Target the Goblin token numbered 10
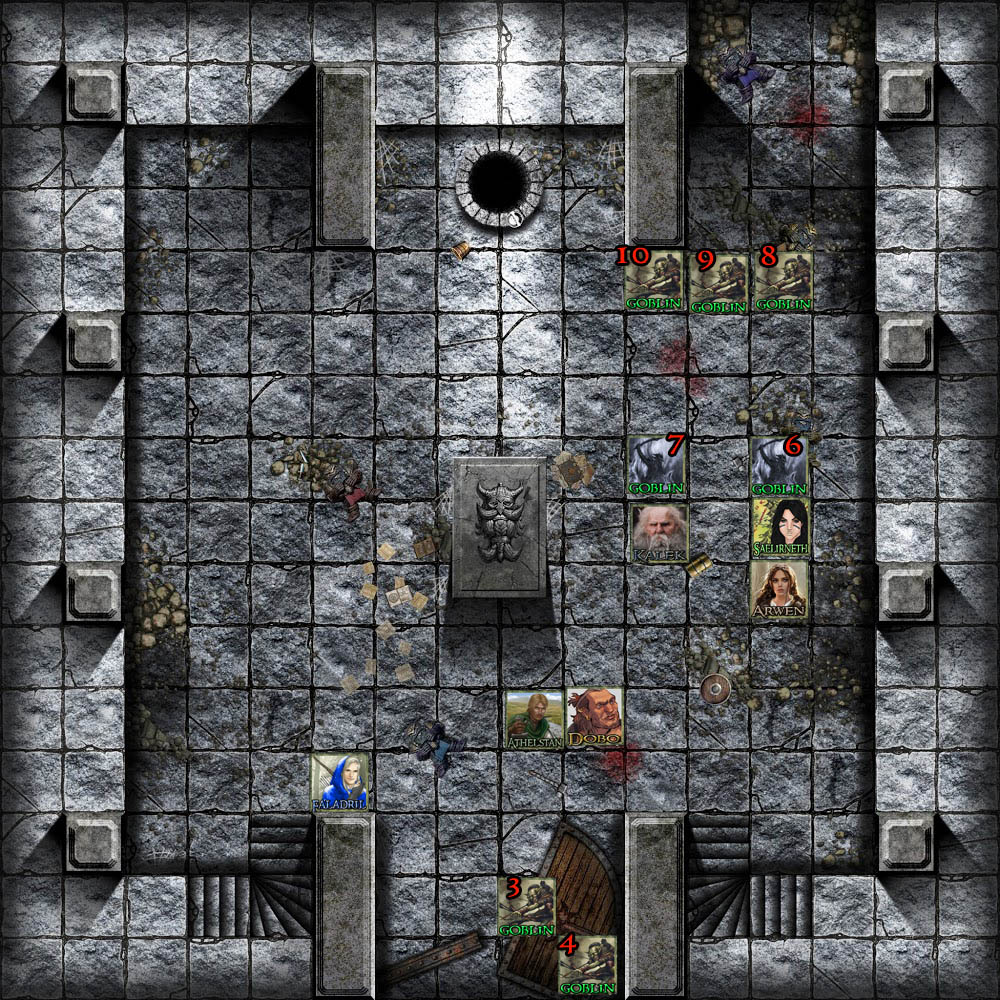The height and width of the screenshot is (1000, 1000). [x=655, y=280]
